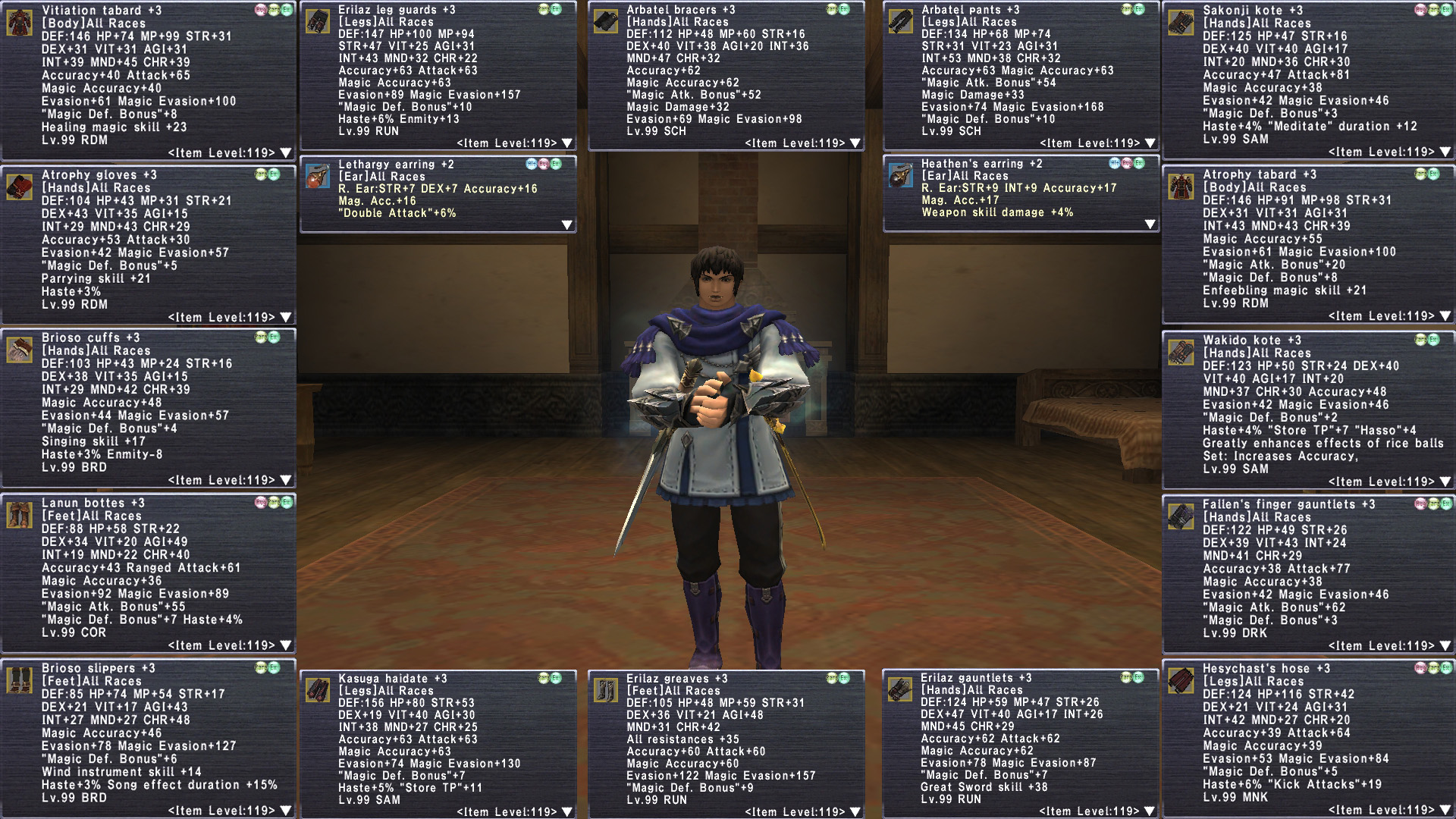Select the Atrophy gloves +3 icon
The height and width of the screenshot is (819, 1456).
(x=19, y=187)
